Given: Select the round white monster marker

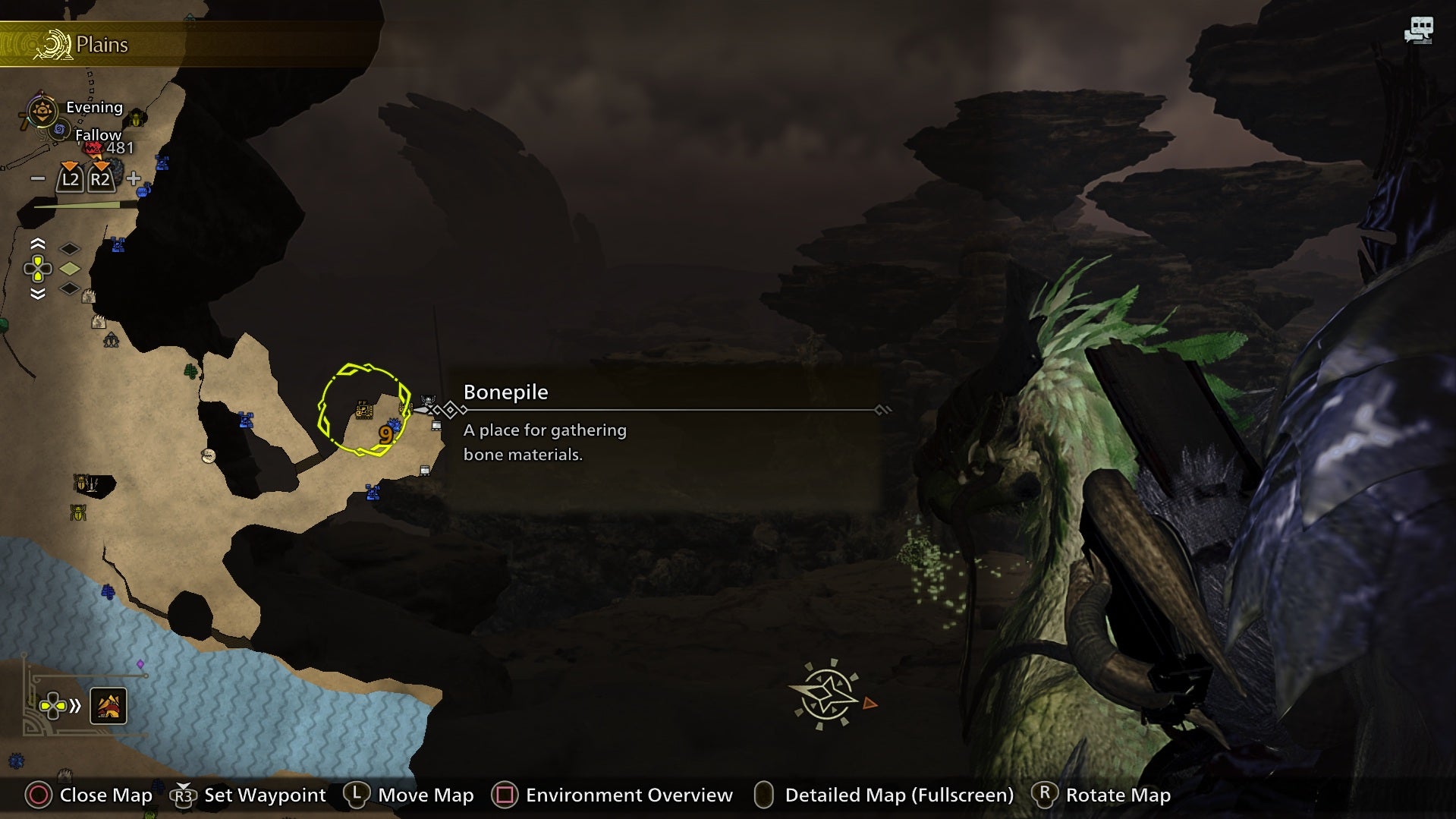Looking at the screenshot, I should [208, 455].
